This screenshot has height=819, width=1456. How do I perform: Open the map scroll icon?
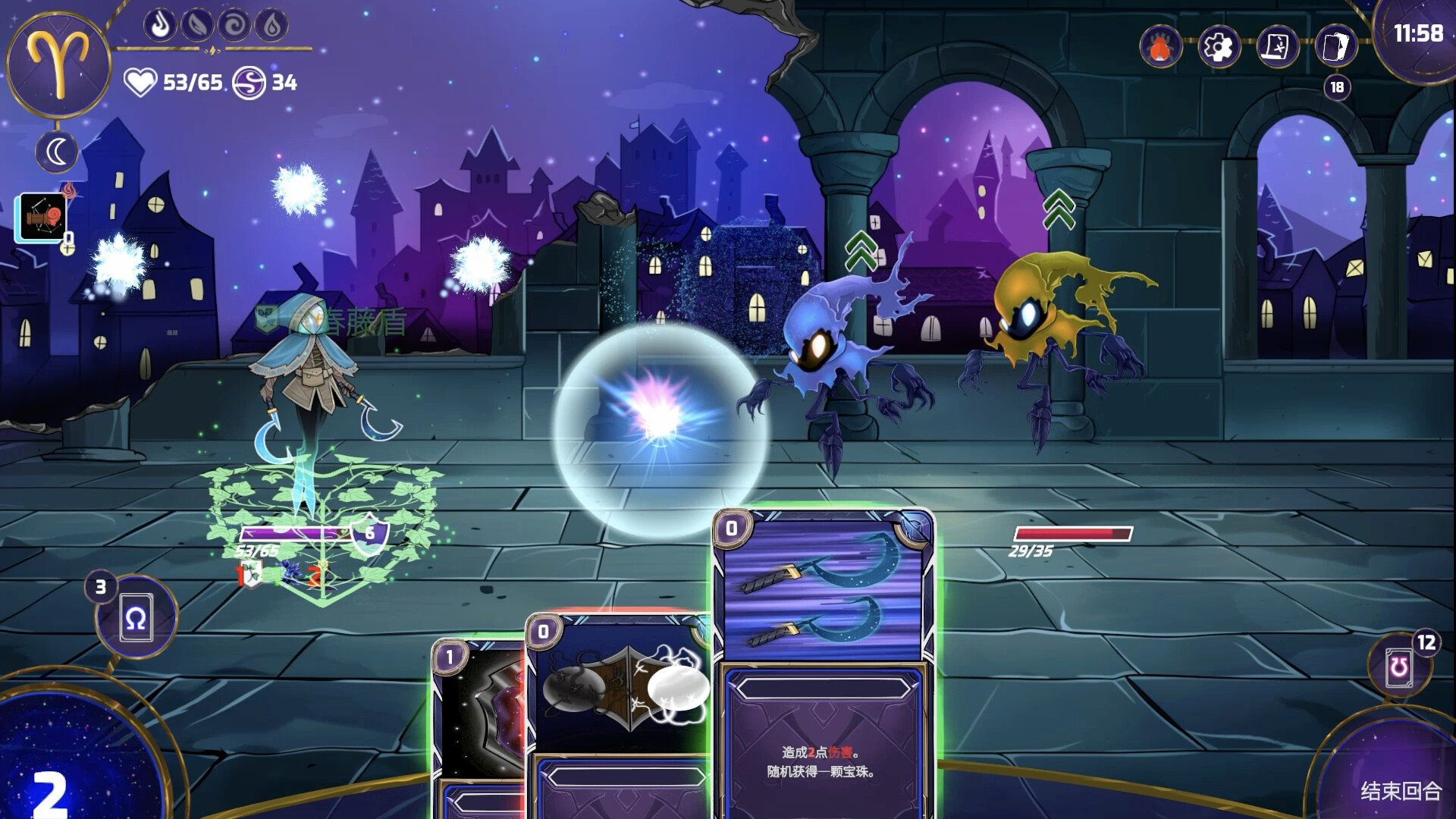(x=1277, y=47)
